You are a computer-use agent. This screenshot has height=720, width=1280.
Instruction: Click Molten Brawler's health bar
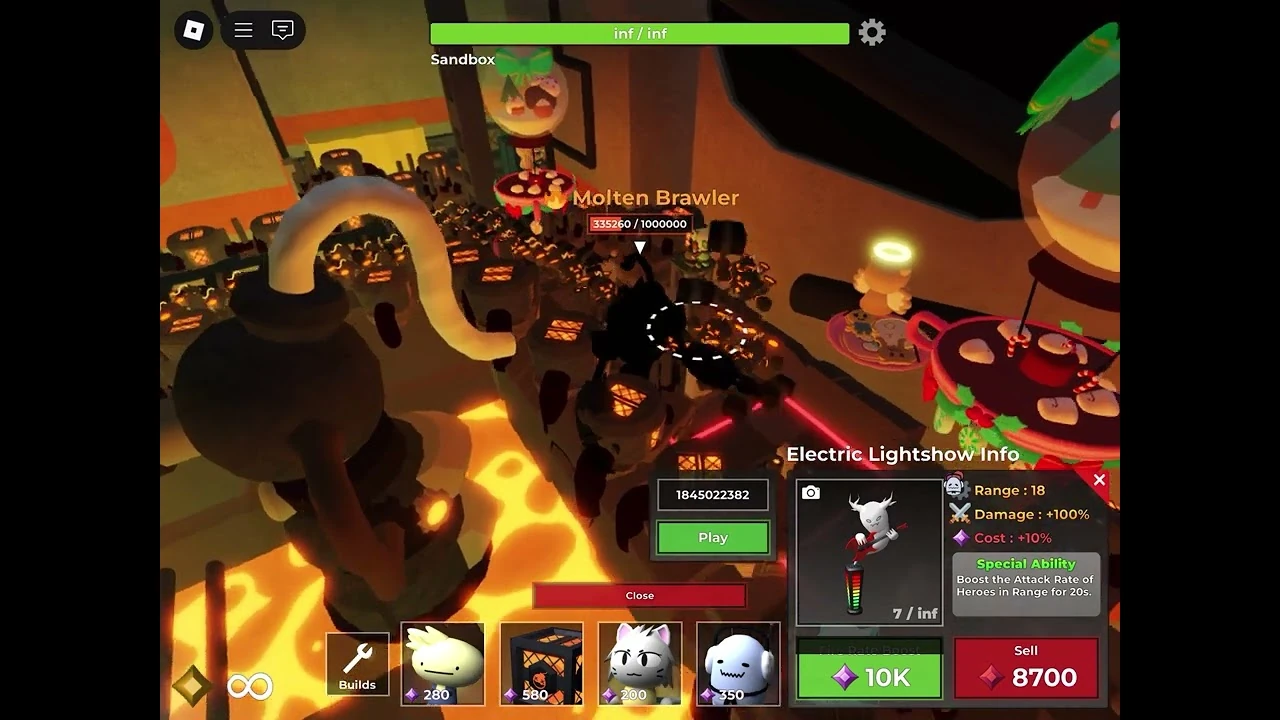point(639,224)
